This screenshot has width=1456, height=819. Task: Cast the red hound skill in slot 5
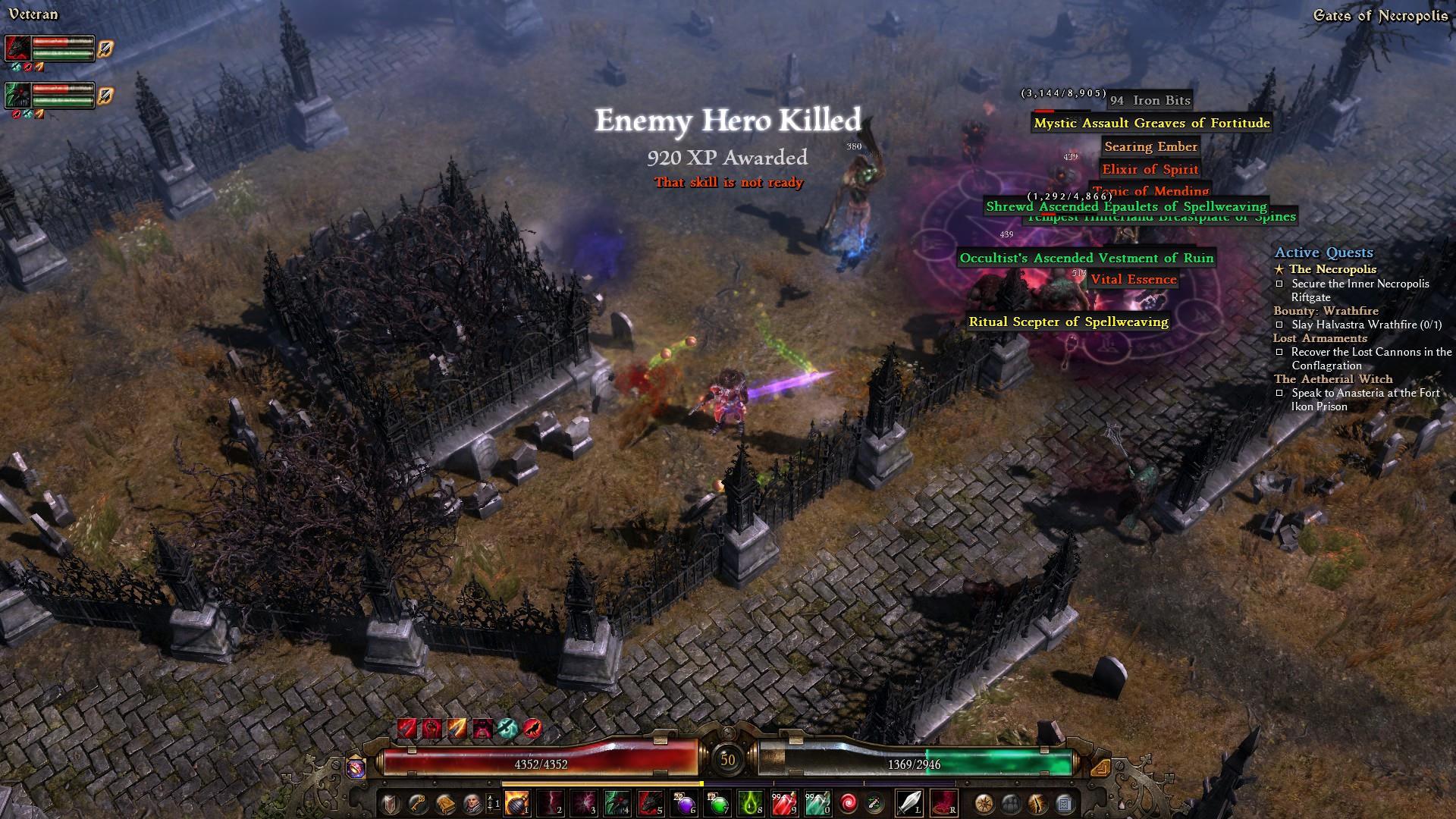coord(650,803)
